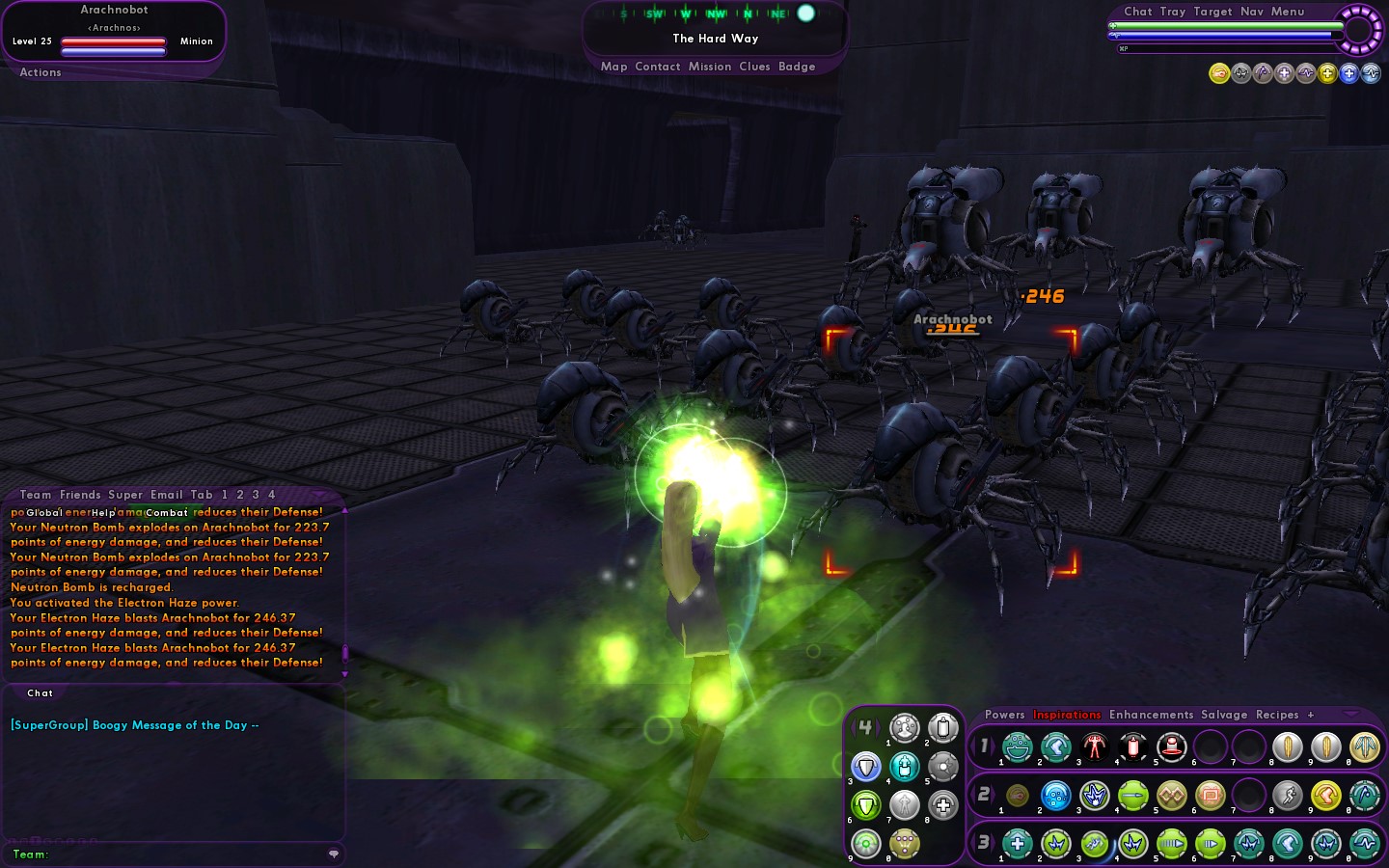Image resolution: width=1389 pixels, height=868 pixels.
Task: Activate the green shield power in tray 4
Action: 866,804
